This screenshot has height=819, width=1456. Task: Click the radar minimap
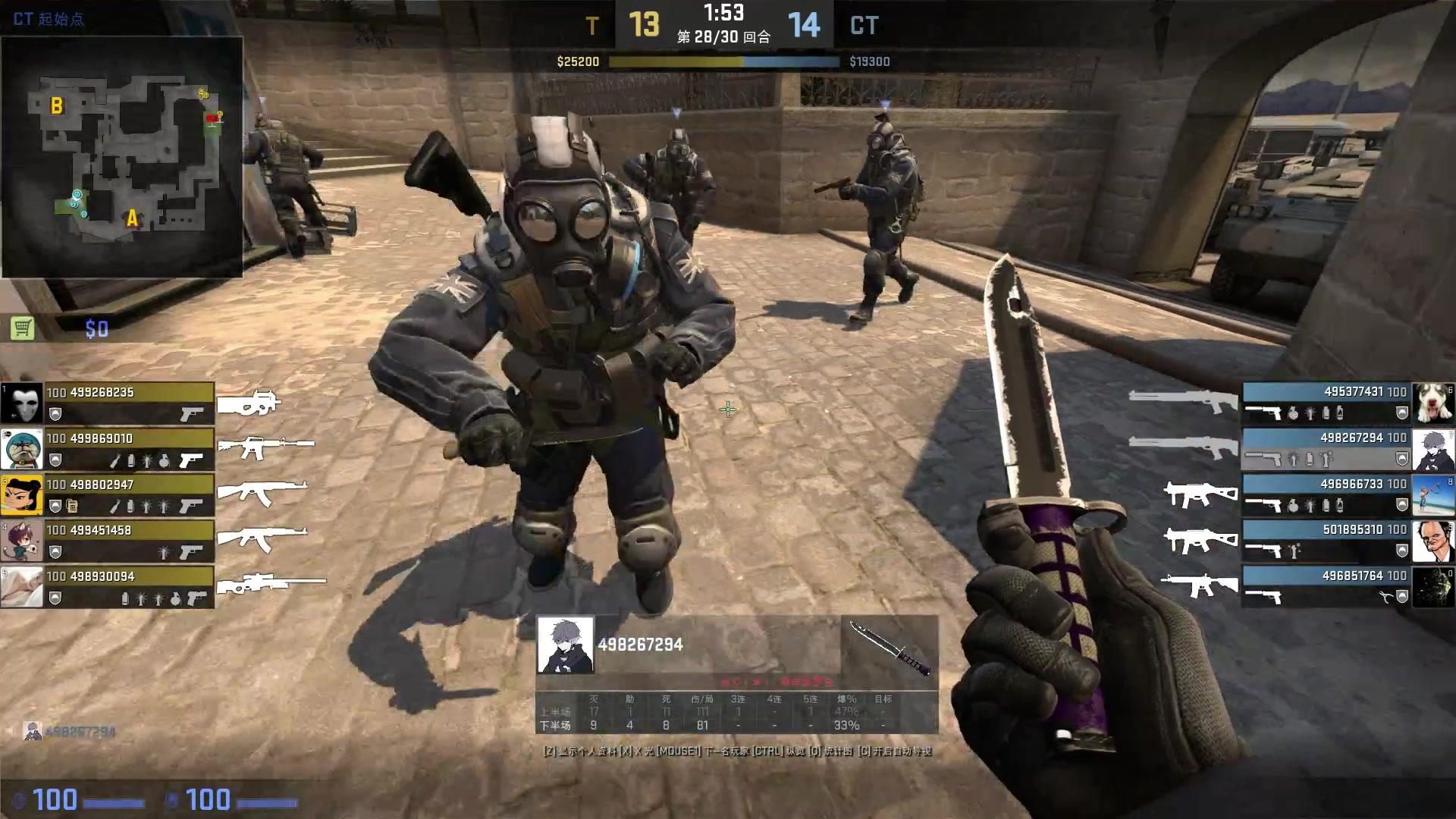121,157
